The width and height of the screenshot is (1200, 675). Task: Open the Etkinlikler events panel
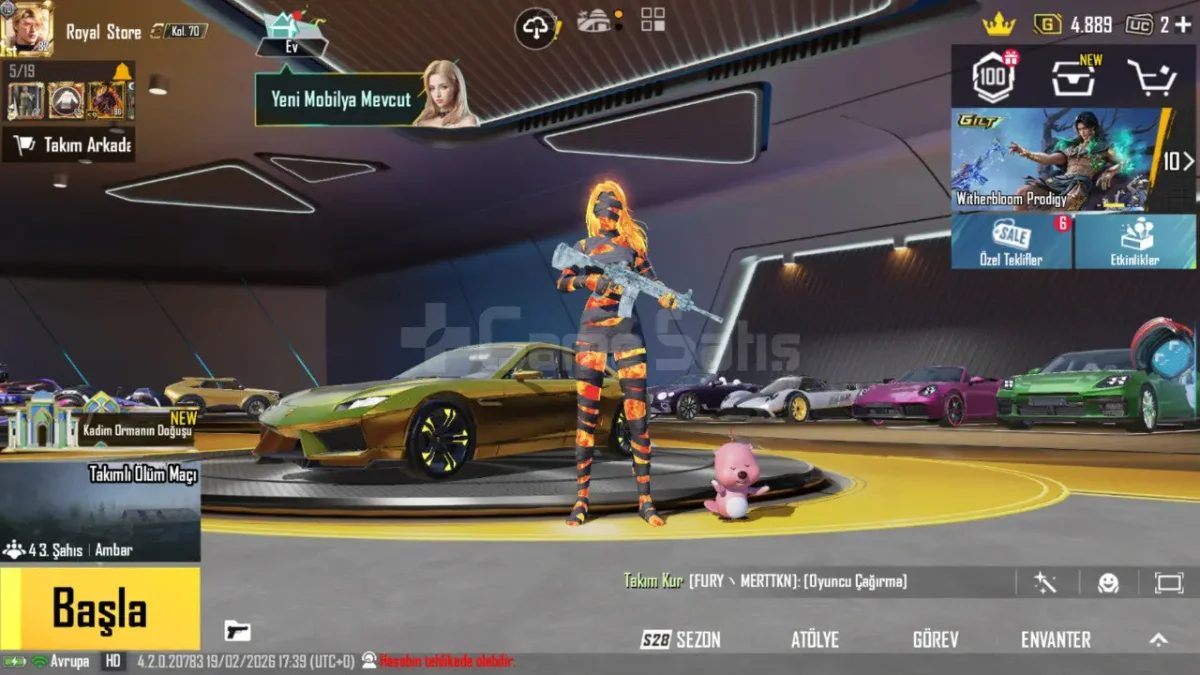click(1135, 242)
